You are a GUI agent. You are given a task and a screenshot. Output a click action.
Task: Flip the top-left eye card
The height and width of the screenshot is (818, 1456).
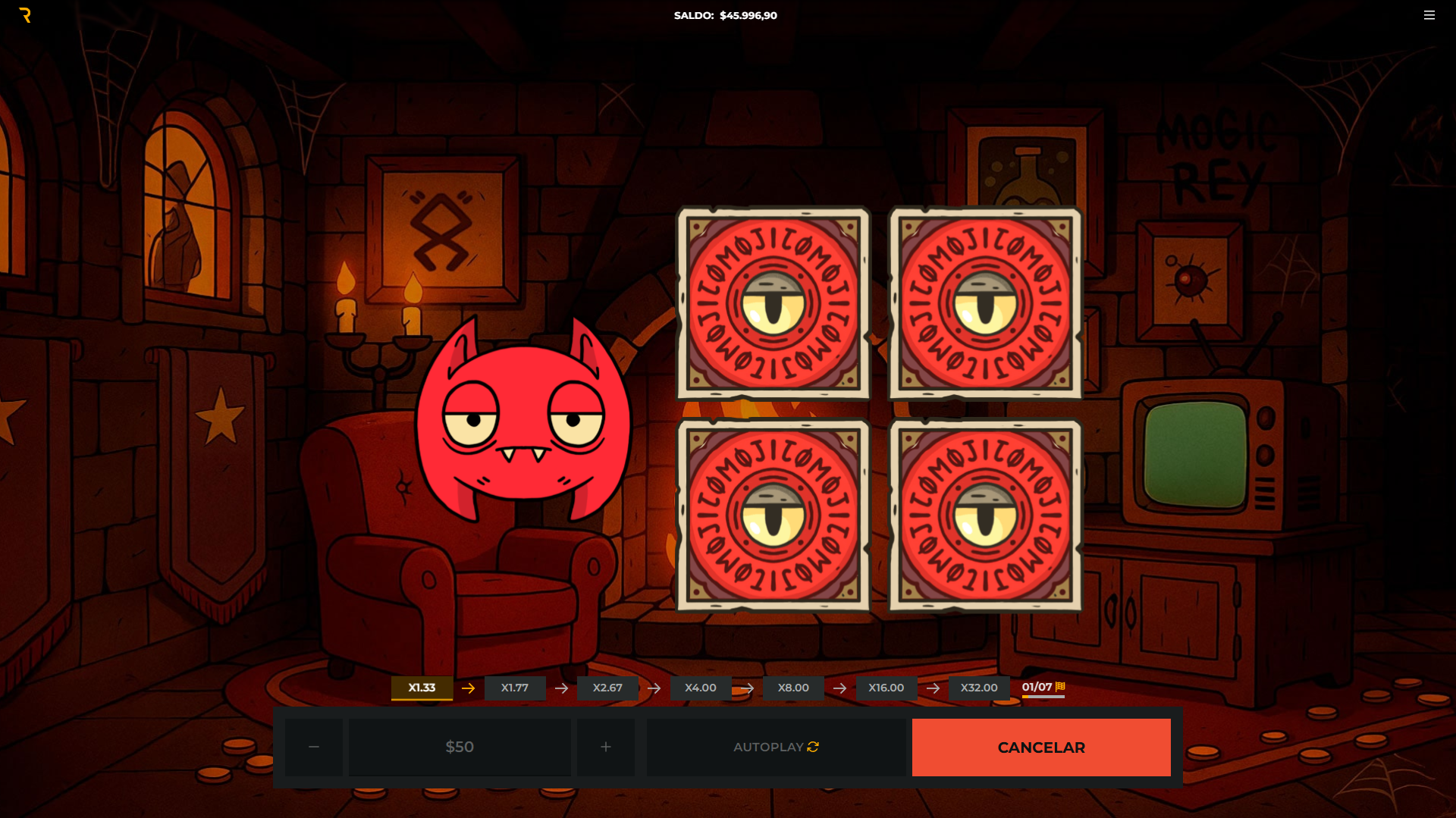(773, 303)
